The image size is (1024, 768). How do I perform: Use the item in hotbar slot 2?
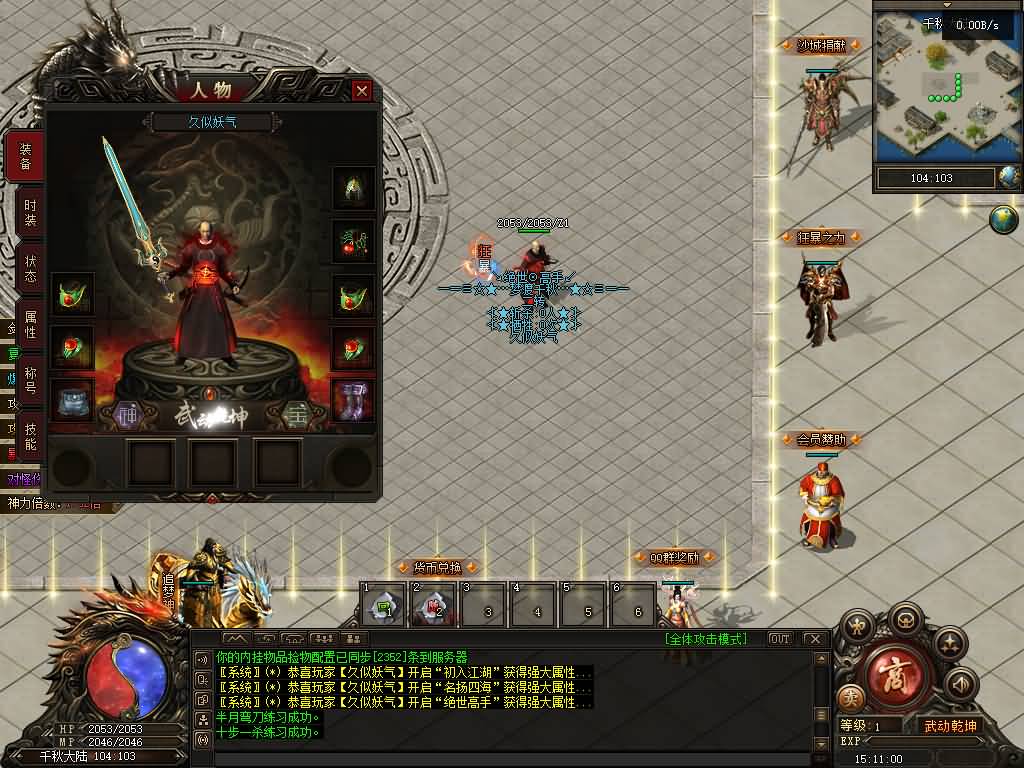point(433,604)
